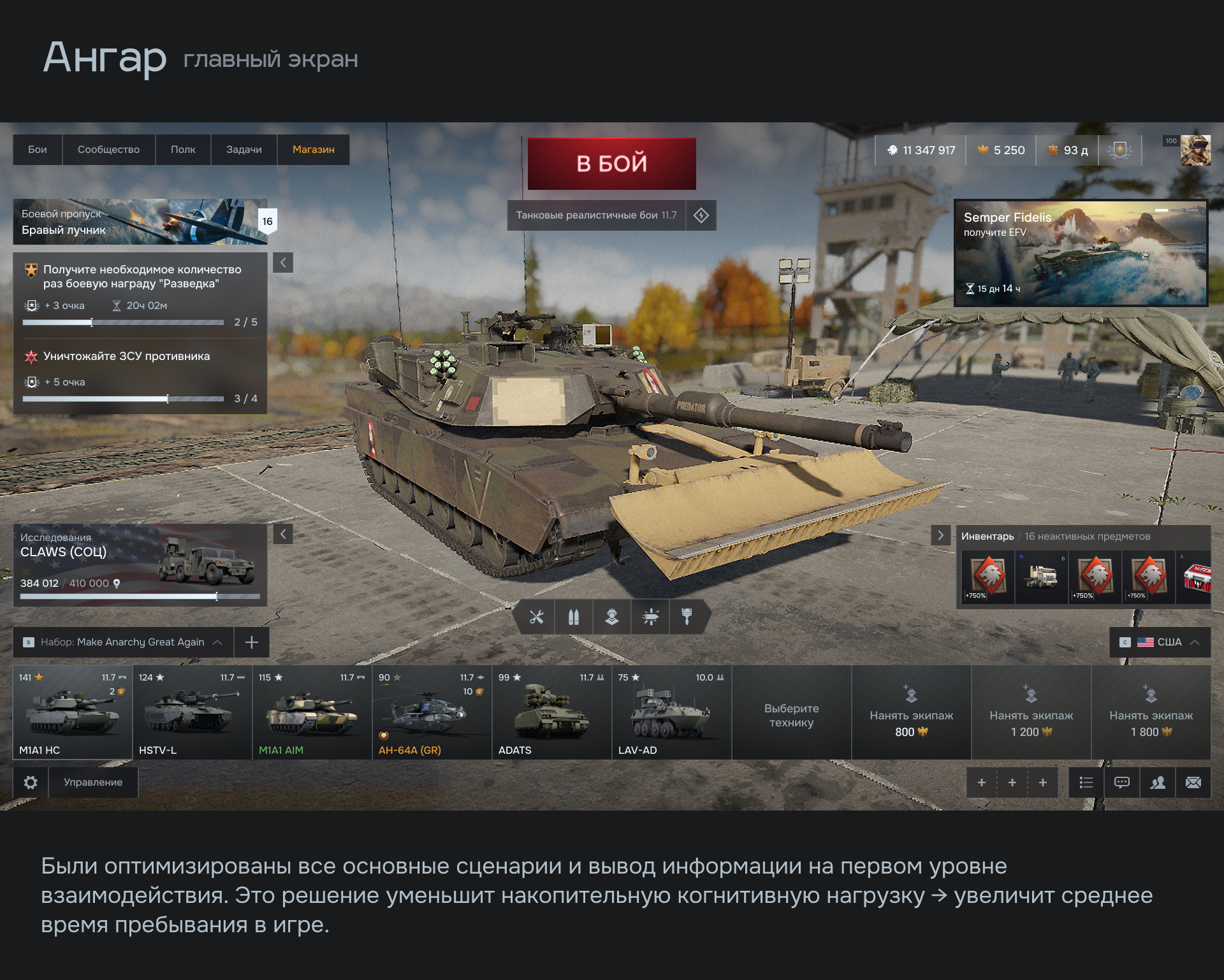Screen dimensions: 1224x980
Task: Select the ammunition shells icon
Action: click(574, 617)
